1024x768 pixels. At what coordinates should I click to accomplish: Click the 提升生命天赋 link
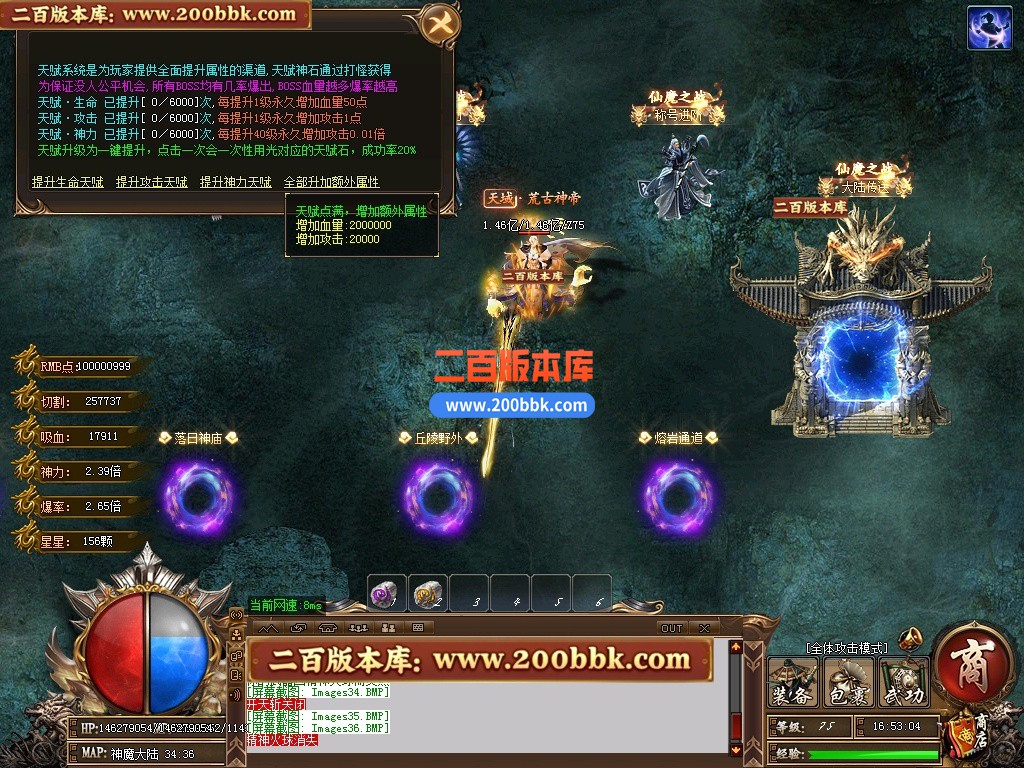coord(67,182)
